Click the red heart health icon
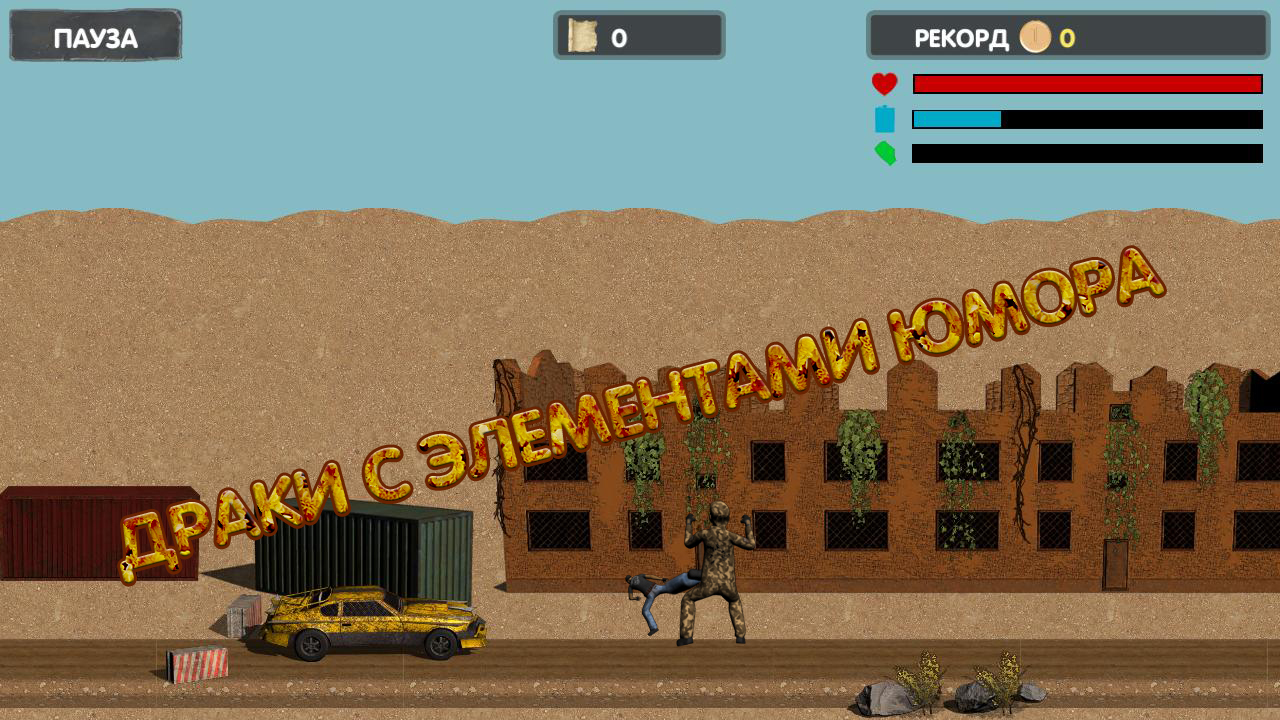 884,84
